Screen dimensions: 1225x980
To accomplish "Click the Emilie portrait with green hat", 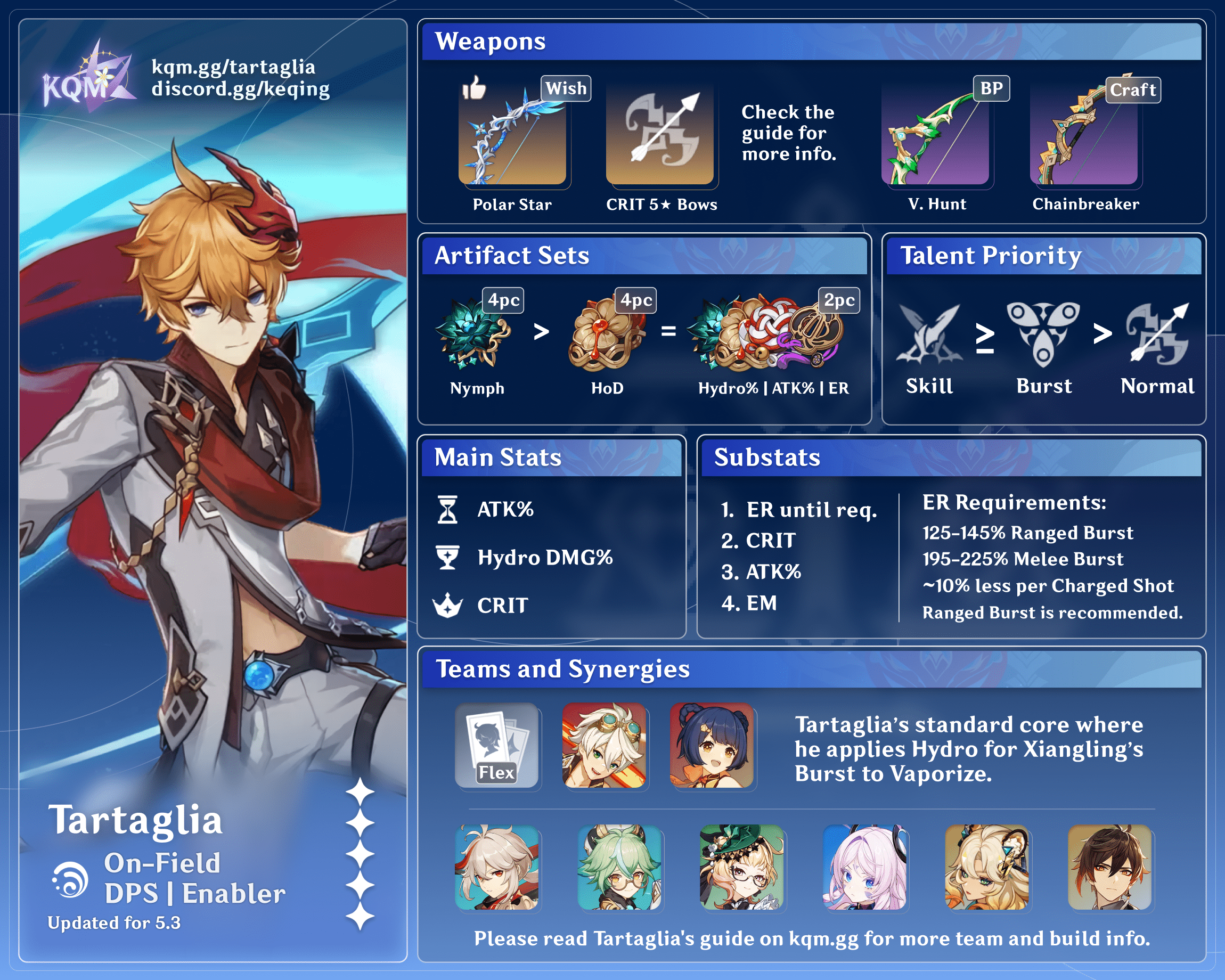I will pyautogui.click(x=741, y=868).
